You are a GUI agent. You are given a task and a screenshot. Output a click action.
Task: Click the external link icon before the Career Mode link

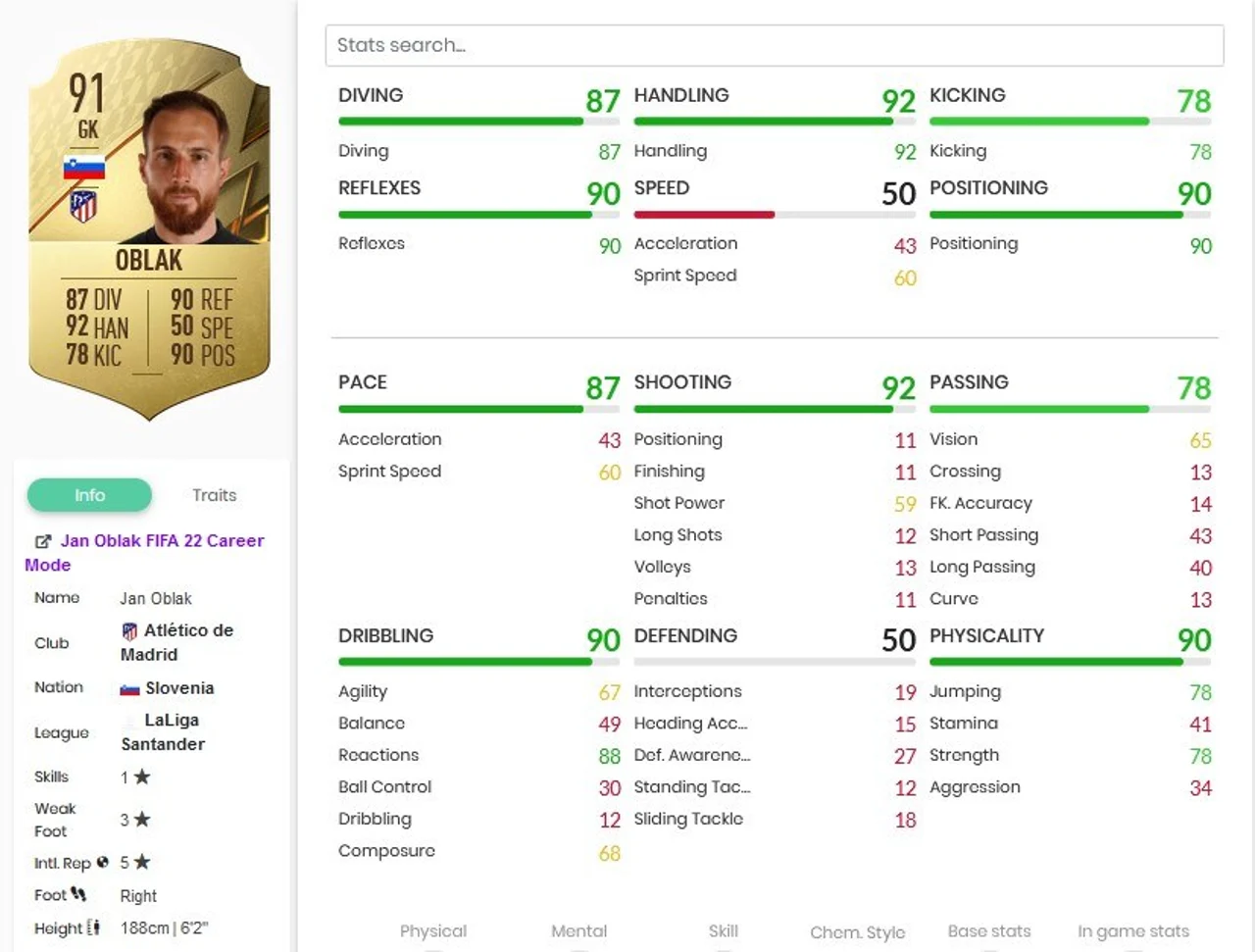42,540
